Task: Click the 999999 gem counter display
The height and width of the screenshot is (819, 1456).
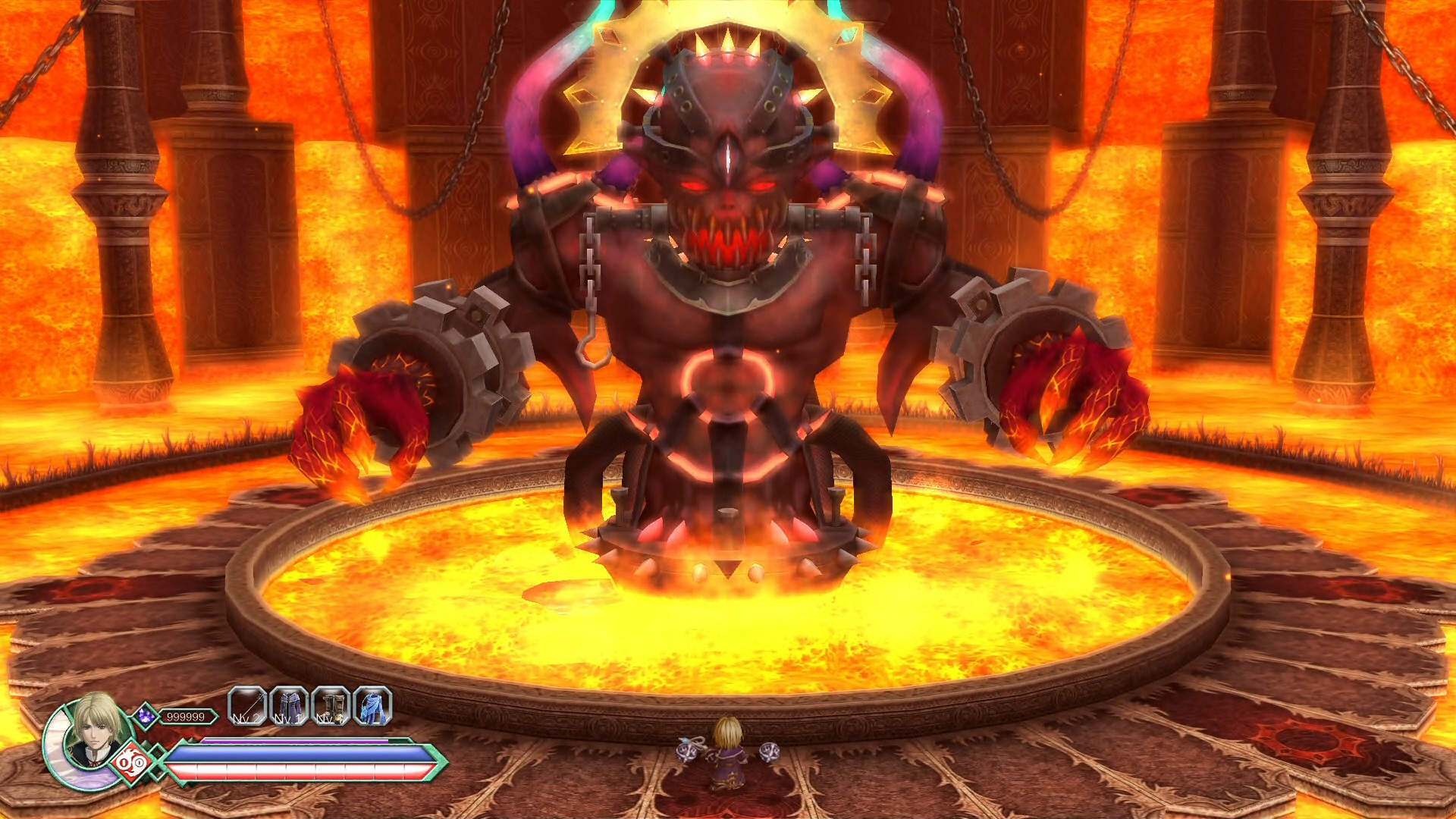Action: [x=186, y=716]
